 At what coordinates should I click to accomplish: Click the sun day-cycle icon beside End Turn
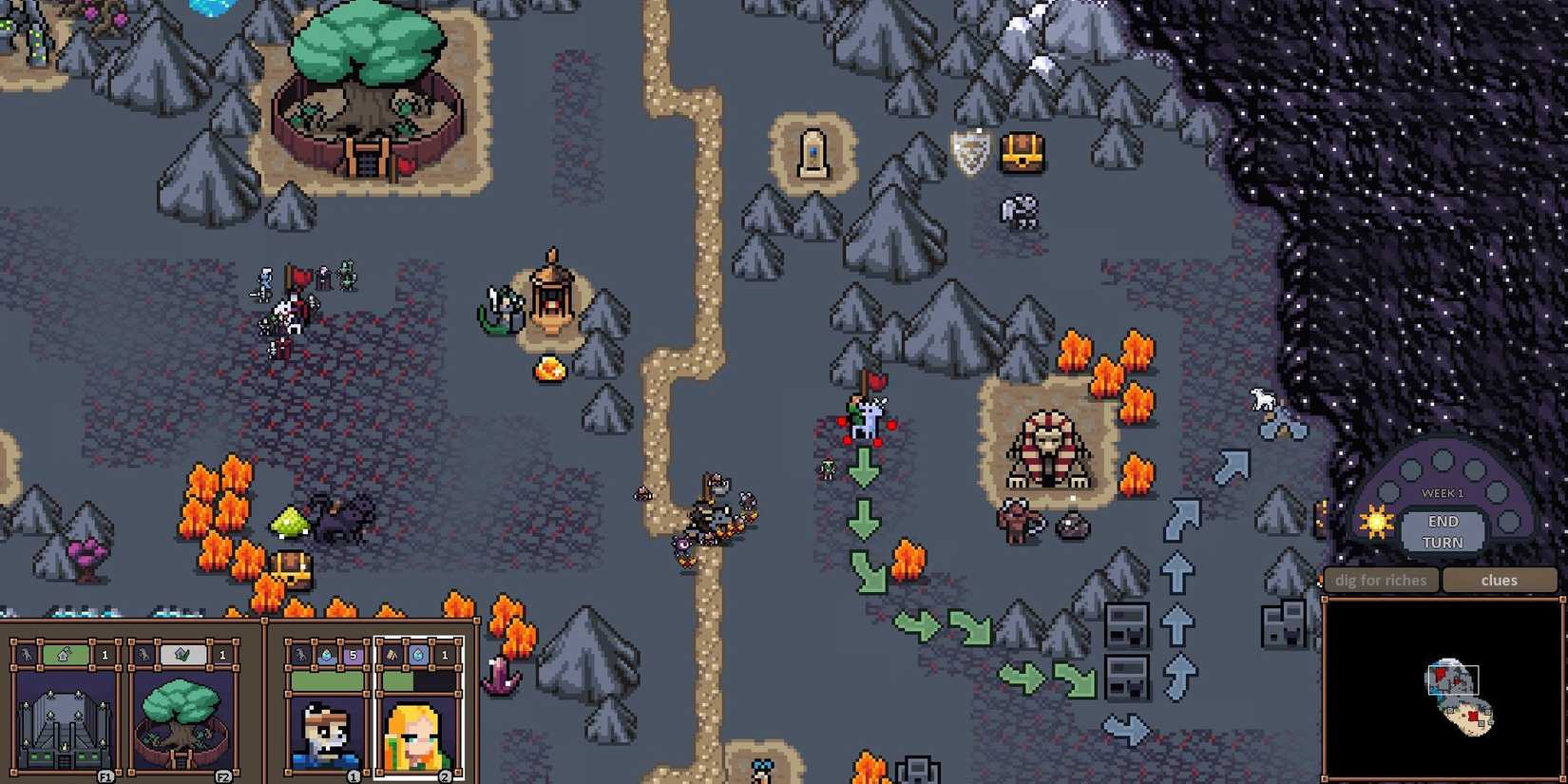[1377, 524]
